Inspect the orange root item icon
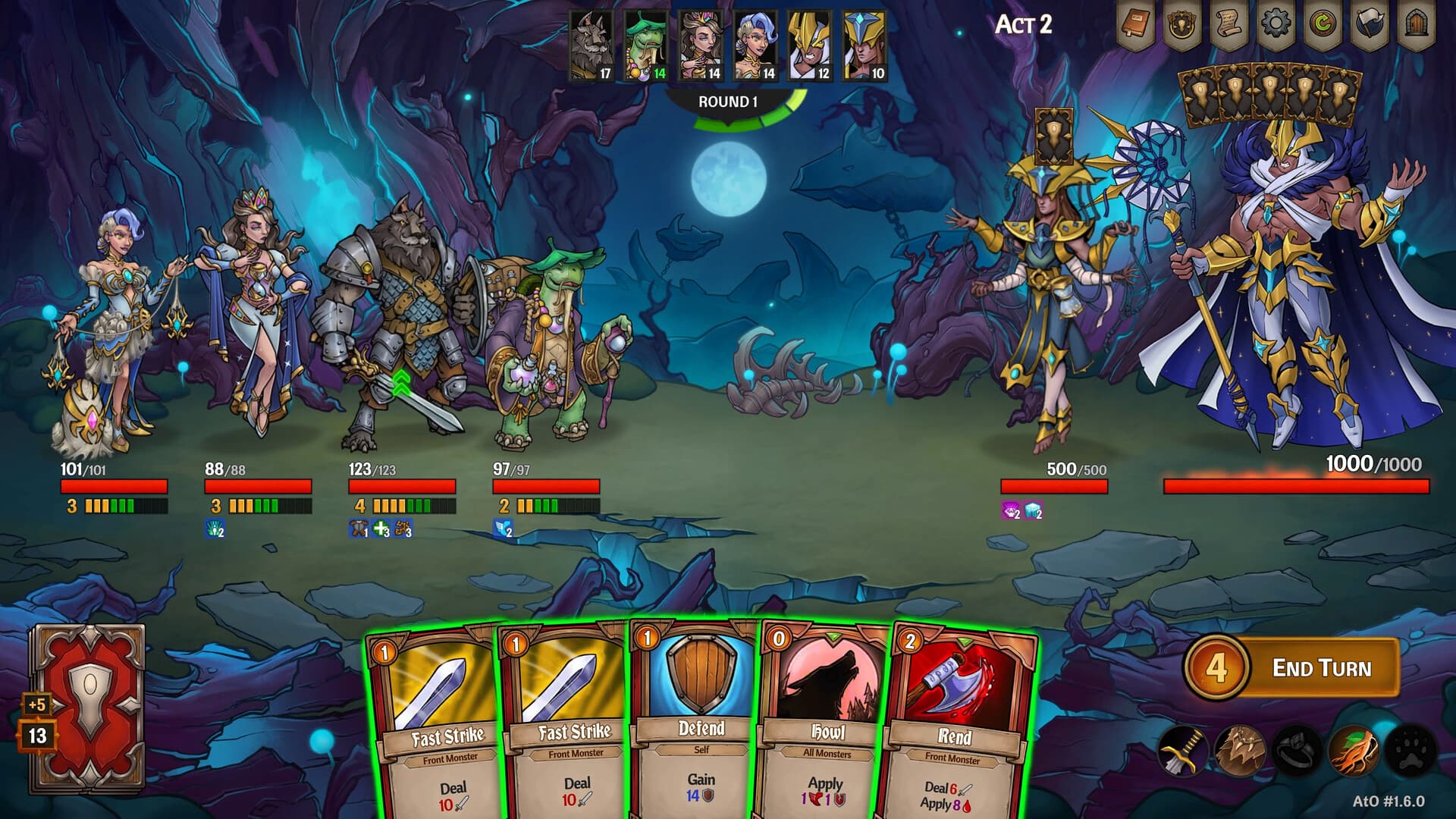Screen dimensions: 1456x819 pos(1353,750)
